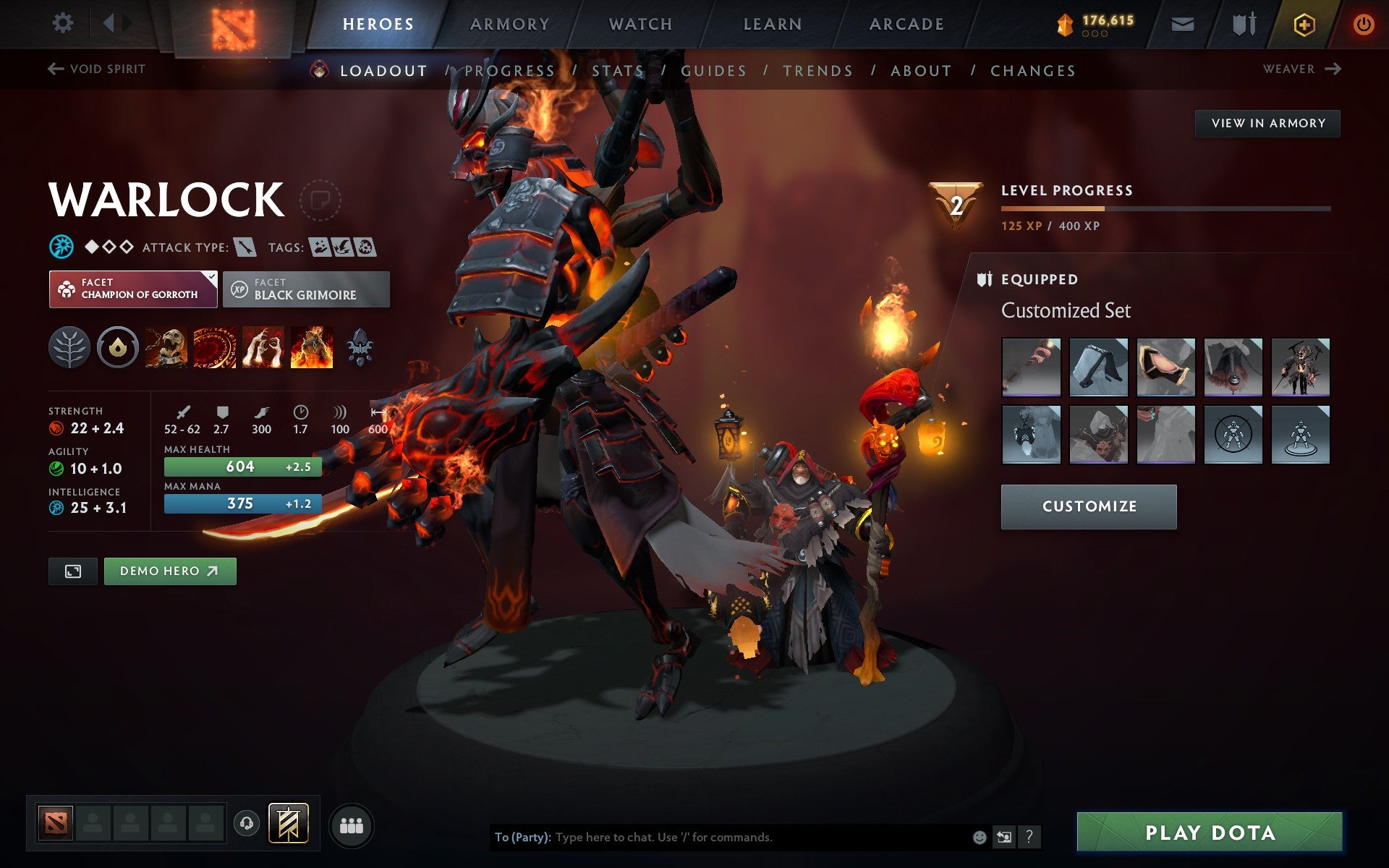Switch to the Guides tab
1389x868 pixels.
[x=712, y=71]
